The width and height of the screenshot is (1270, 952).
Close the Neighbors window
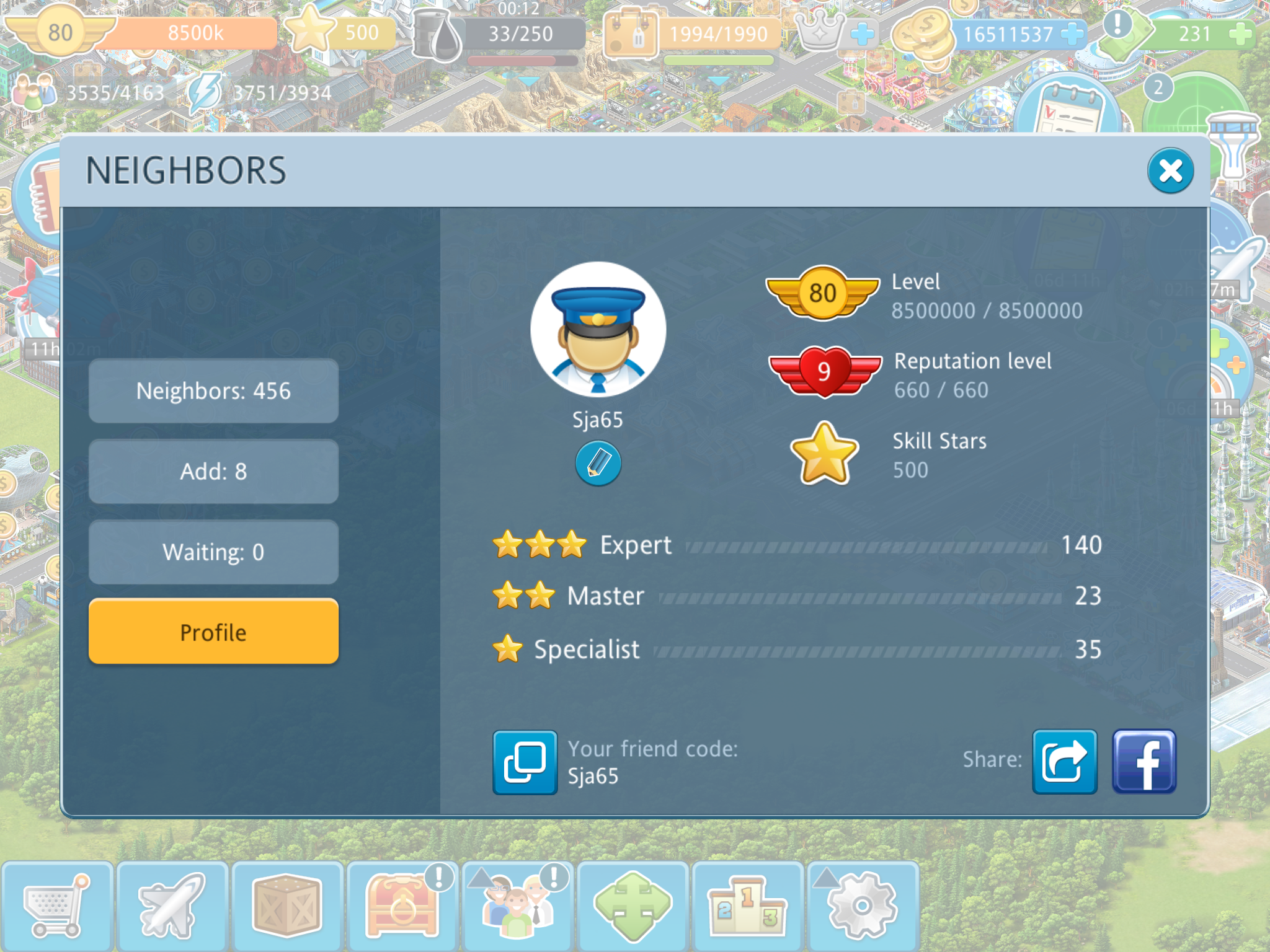(x=1170, y=170)
